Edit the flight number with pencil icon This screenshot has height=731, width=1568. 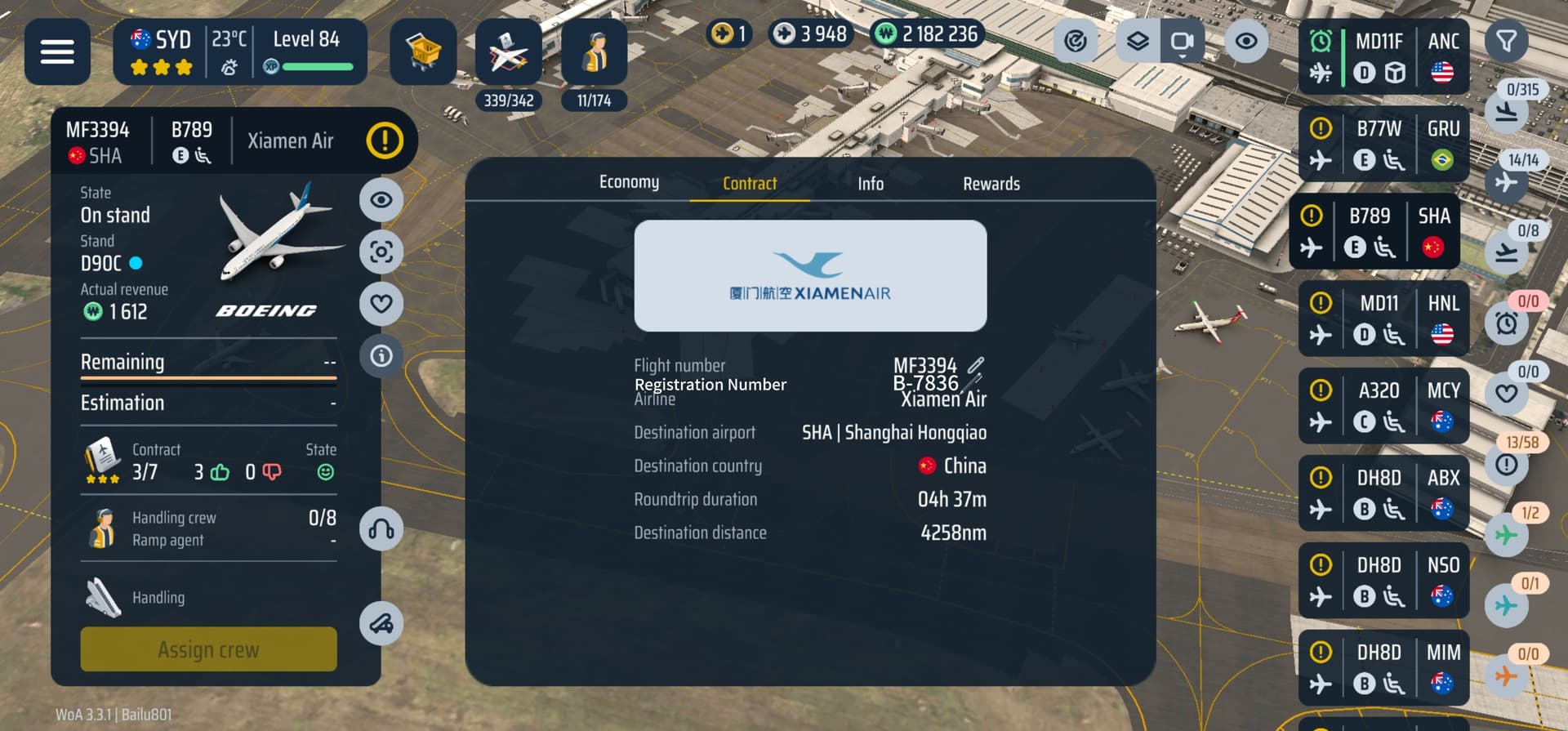pyautogui.click(x=976, y=364)
